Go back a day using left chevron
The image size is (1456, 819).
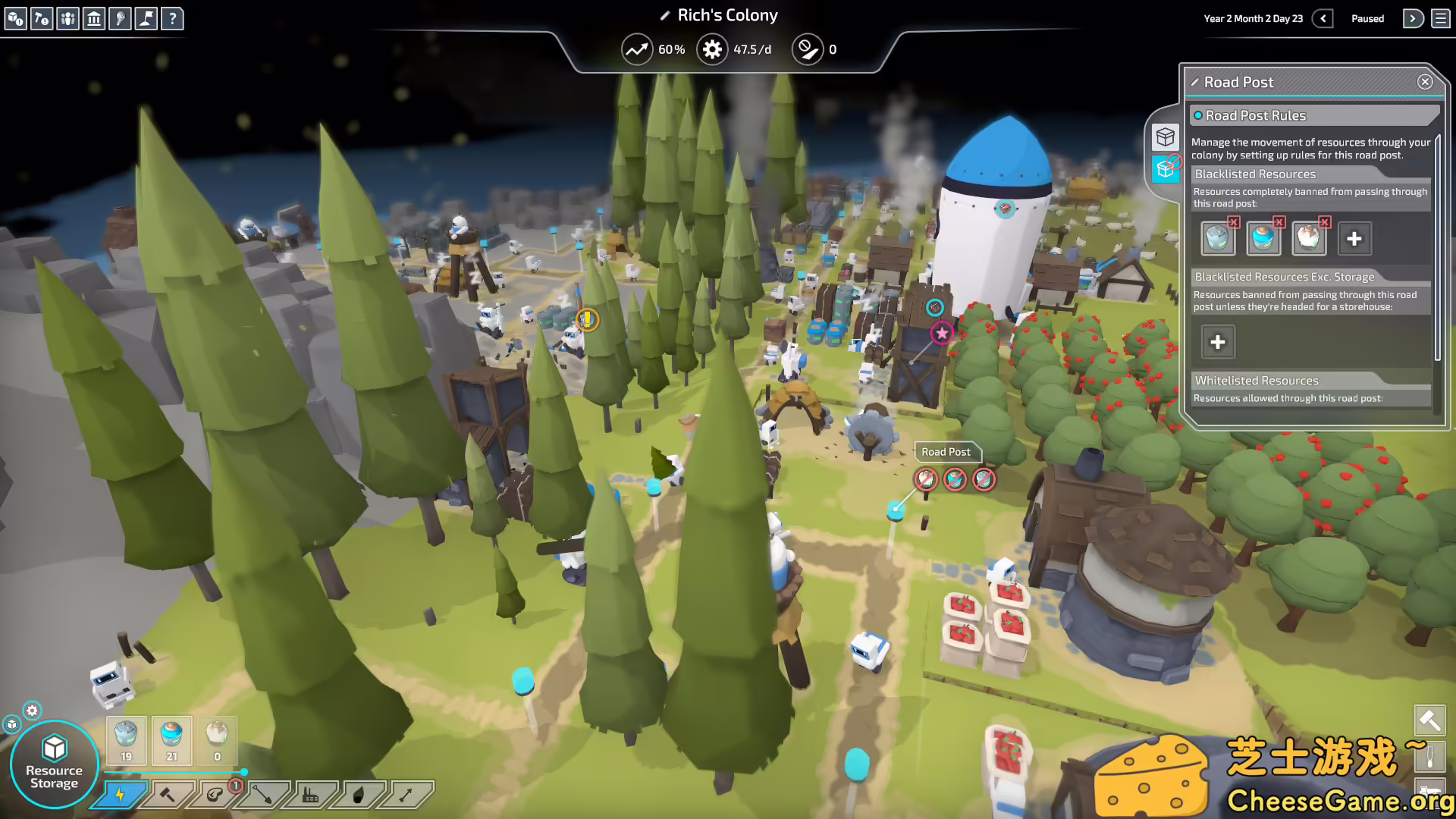1323,18
